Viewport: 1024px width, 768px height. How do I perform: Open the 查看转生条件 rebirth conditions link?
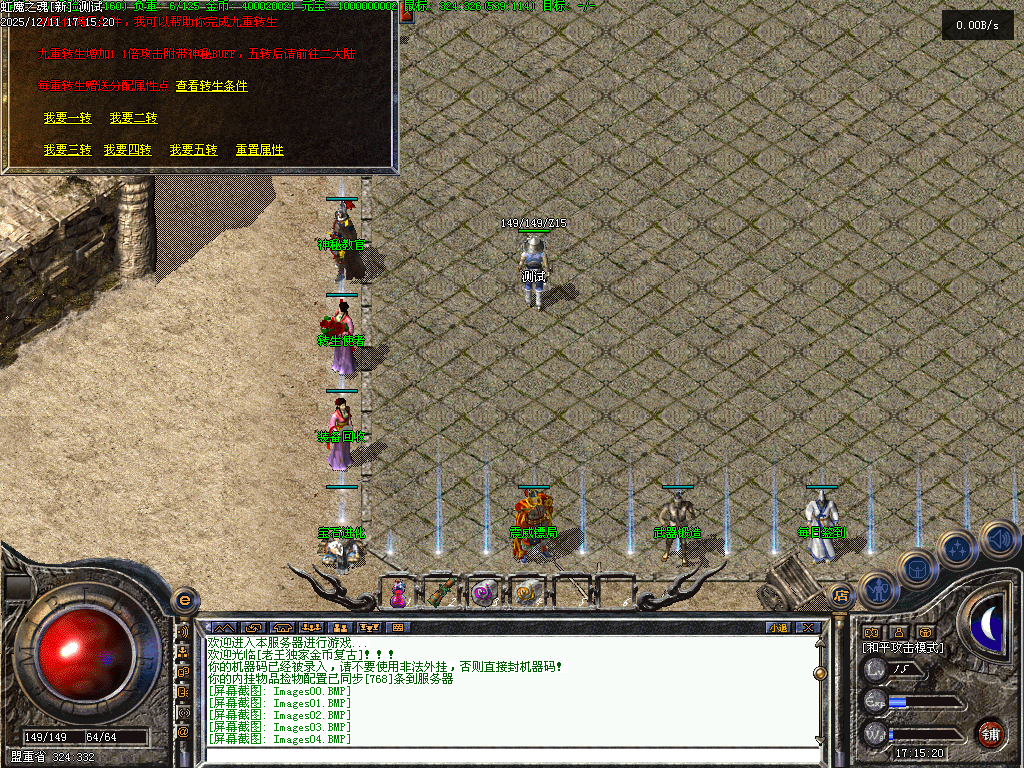[x=211, y=86]
